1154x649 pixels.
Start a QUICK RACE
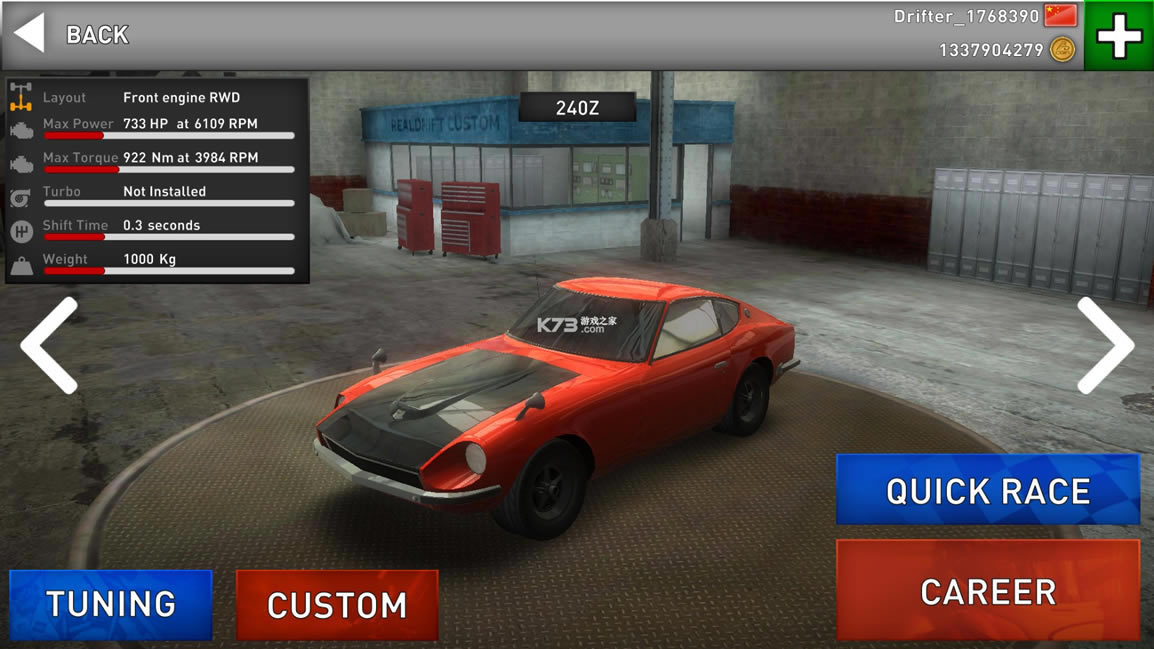[987, 490]
